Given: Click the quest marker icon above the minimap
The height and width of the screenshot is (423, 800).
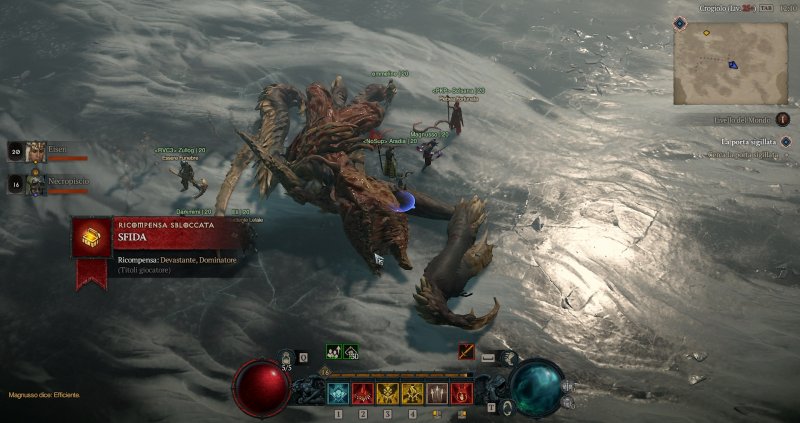Looking at the screenshot, I should click(681, 21).
